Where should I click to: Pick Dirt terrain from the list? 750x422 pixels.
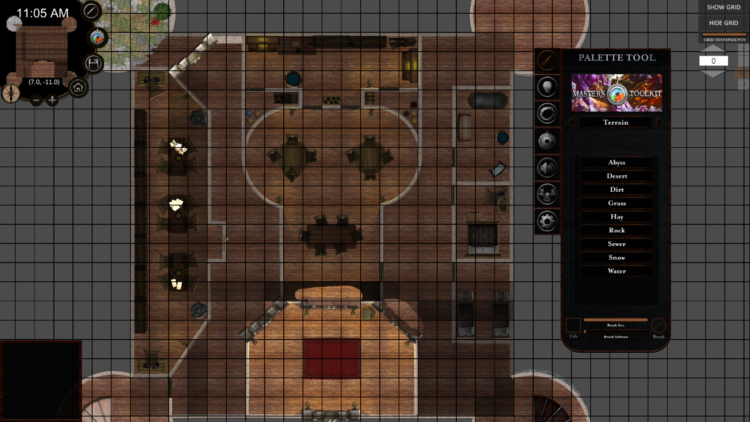click(617, 189)
